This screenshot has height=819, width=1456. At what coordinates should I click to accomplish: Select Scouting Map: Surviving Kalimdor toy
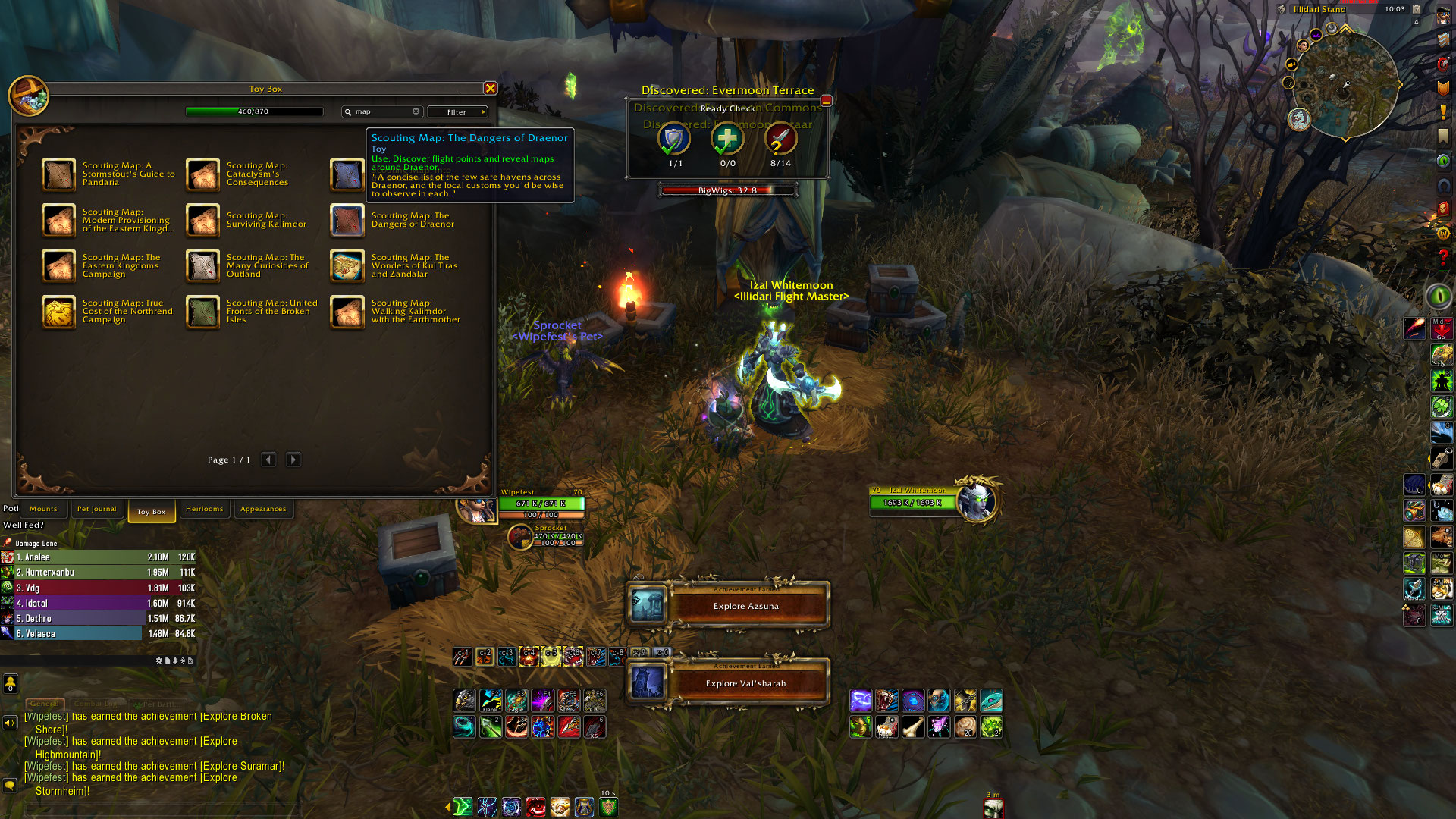click(203, 221)
